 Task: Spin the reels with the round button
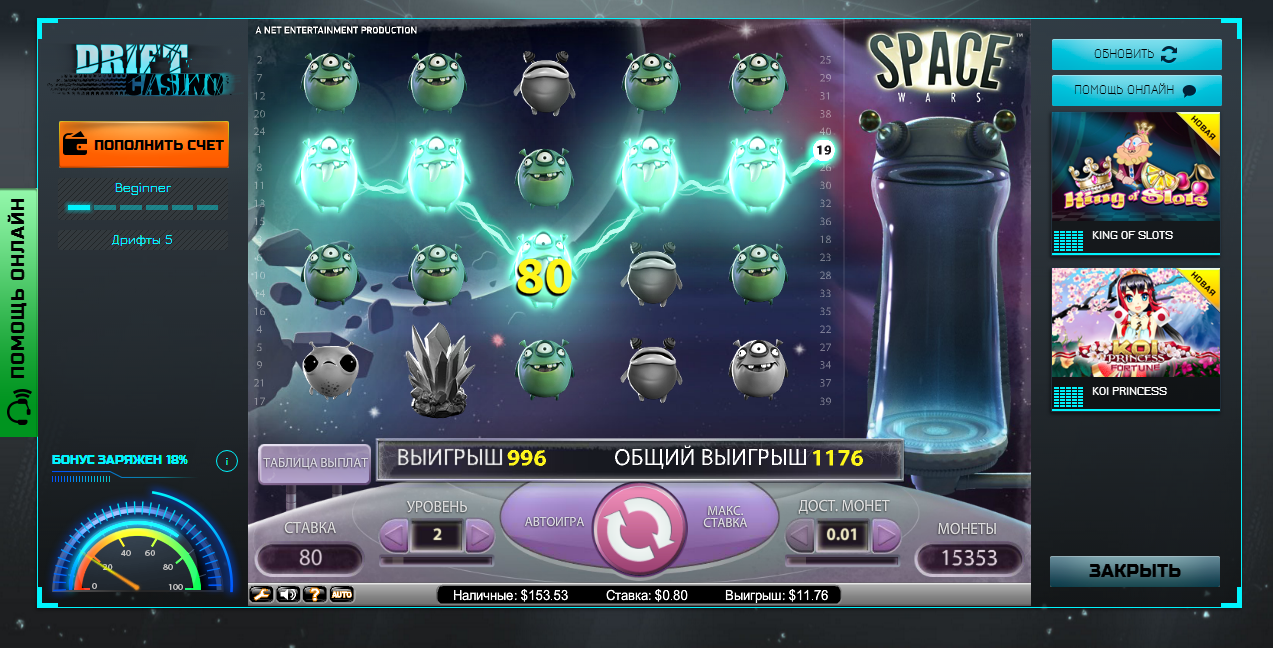(637, 532)
